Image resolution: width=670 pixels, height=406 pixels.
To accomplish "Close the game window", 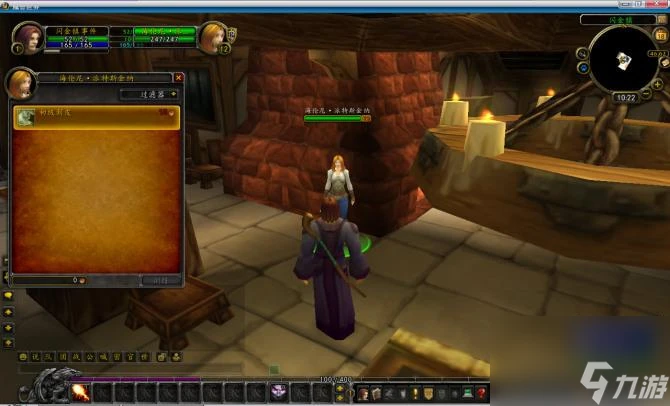I will (x=659, y=5).
